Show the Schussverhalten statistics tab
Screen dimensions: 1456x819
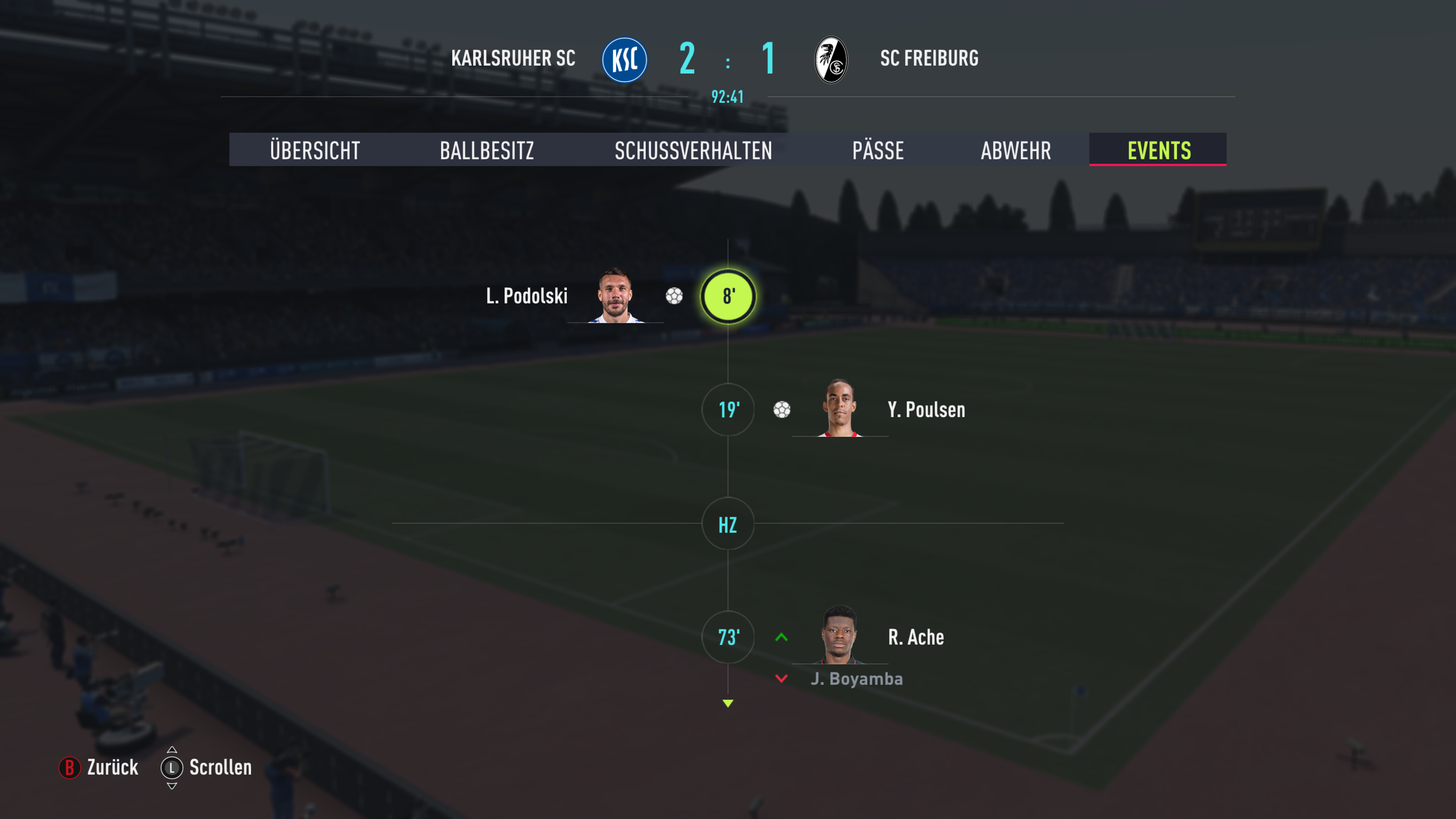click(x=693, y=151)
